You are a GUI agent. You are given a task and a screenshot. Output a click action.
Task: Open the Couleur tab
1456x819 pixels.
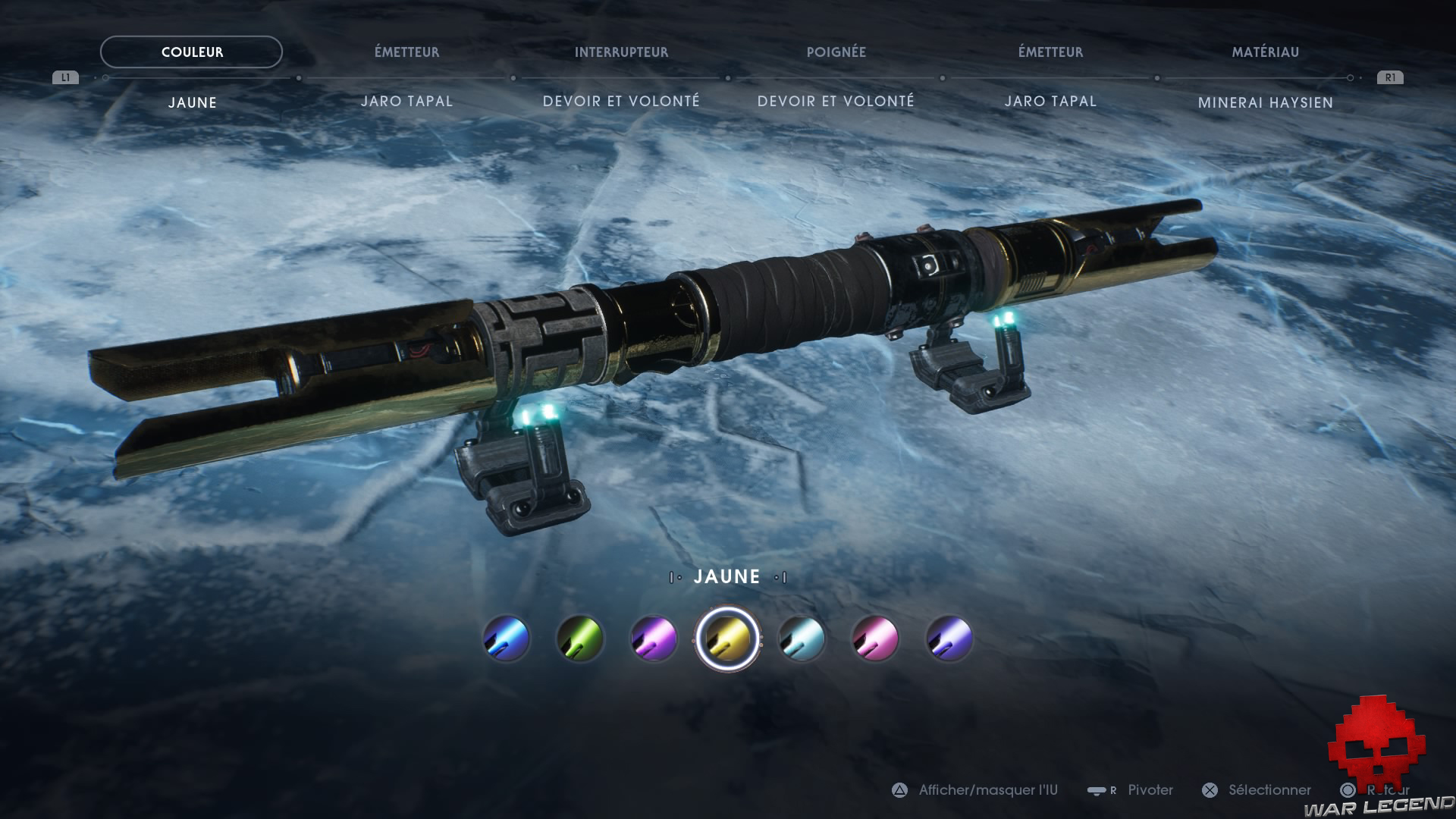tap(192, 52)
